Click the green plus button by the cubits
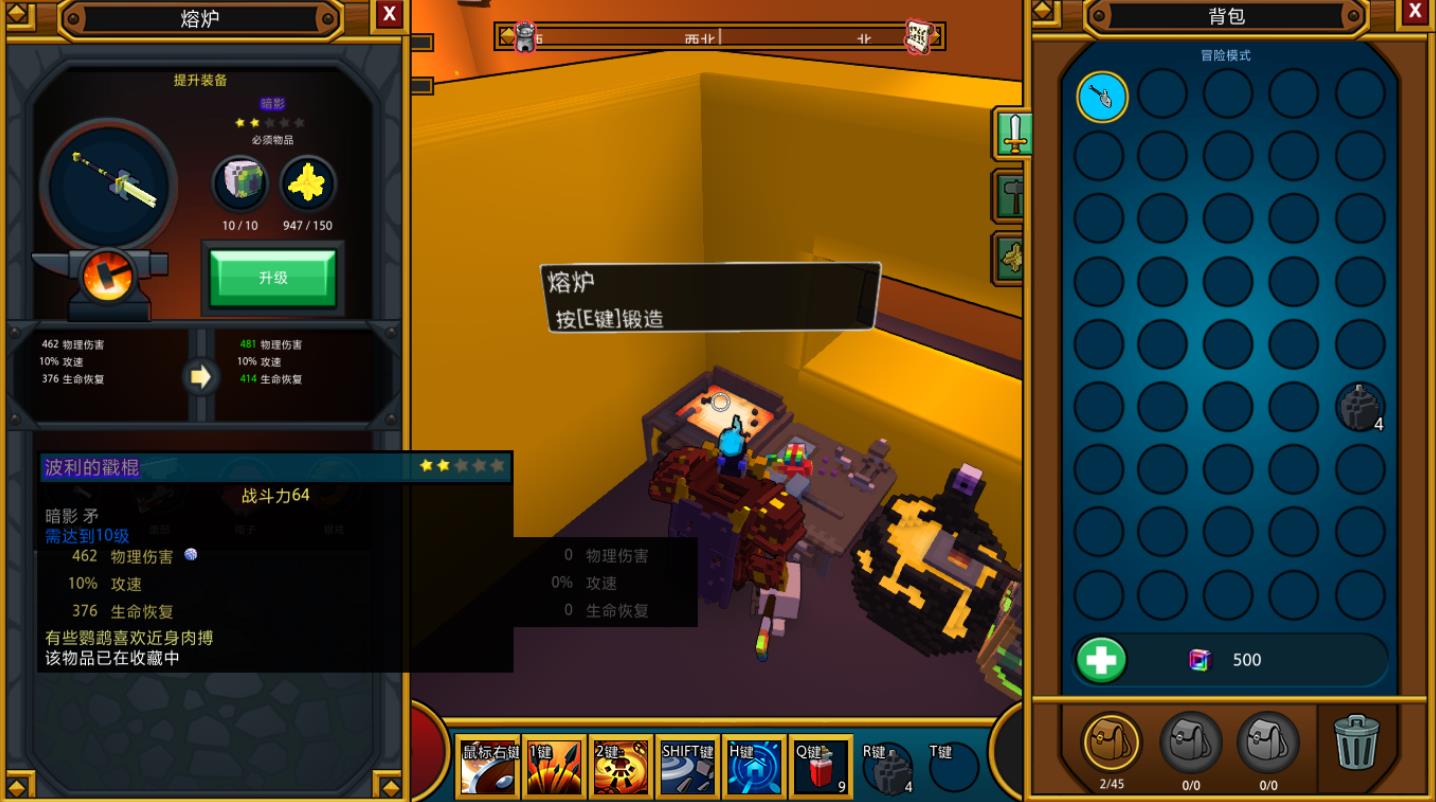Screen dimensions: 1436x802 point(1102,660)
